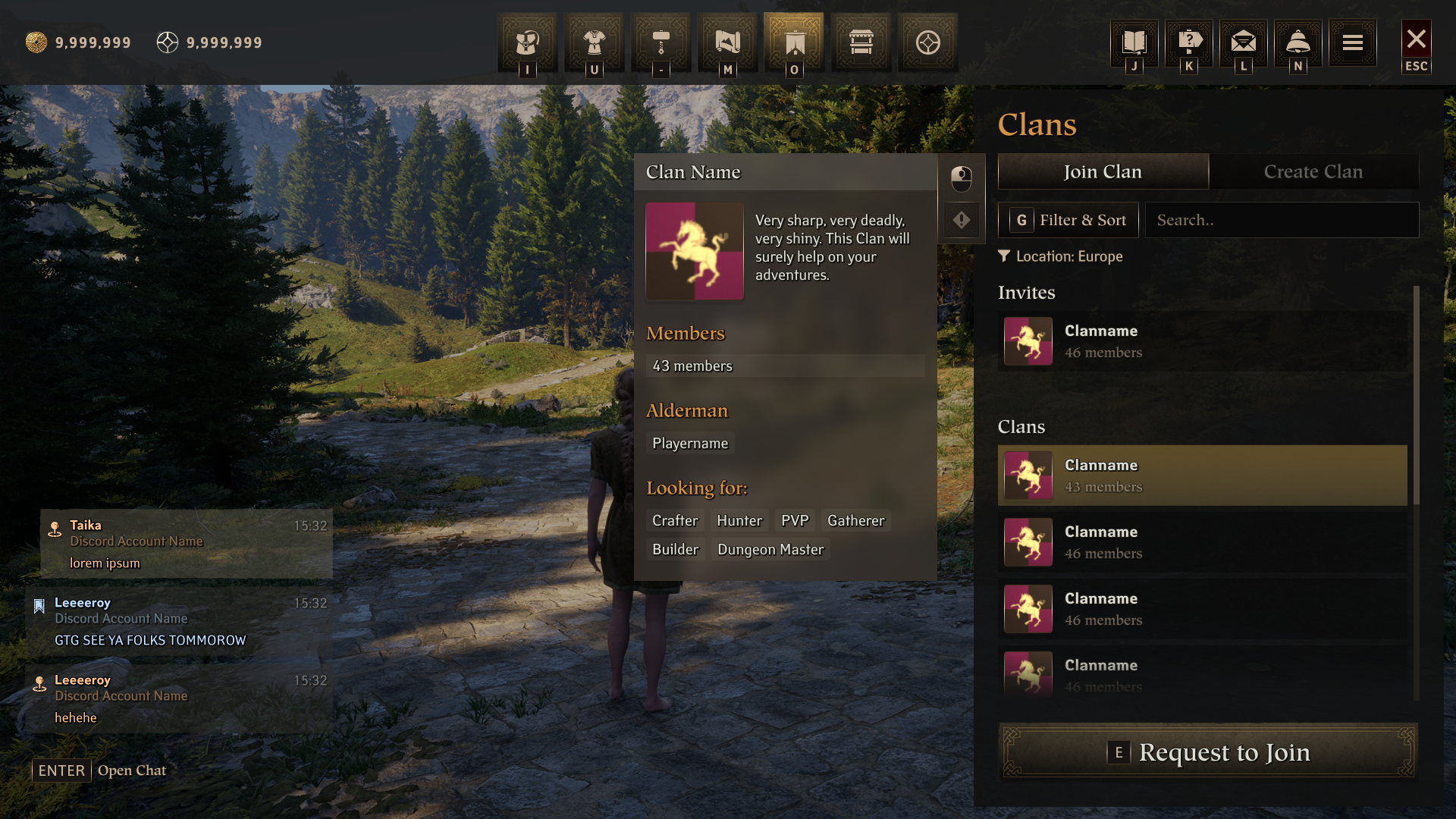Image resolution: width=1456 pixels, height=819 pixels.
Task: Open the clan banner menu icon
Action: pos(794,42)
